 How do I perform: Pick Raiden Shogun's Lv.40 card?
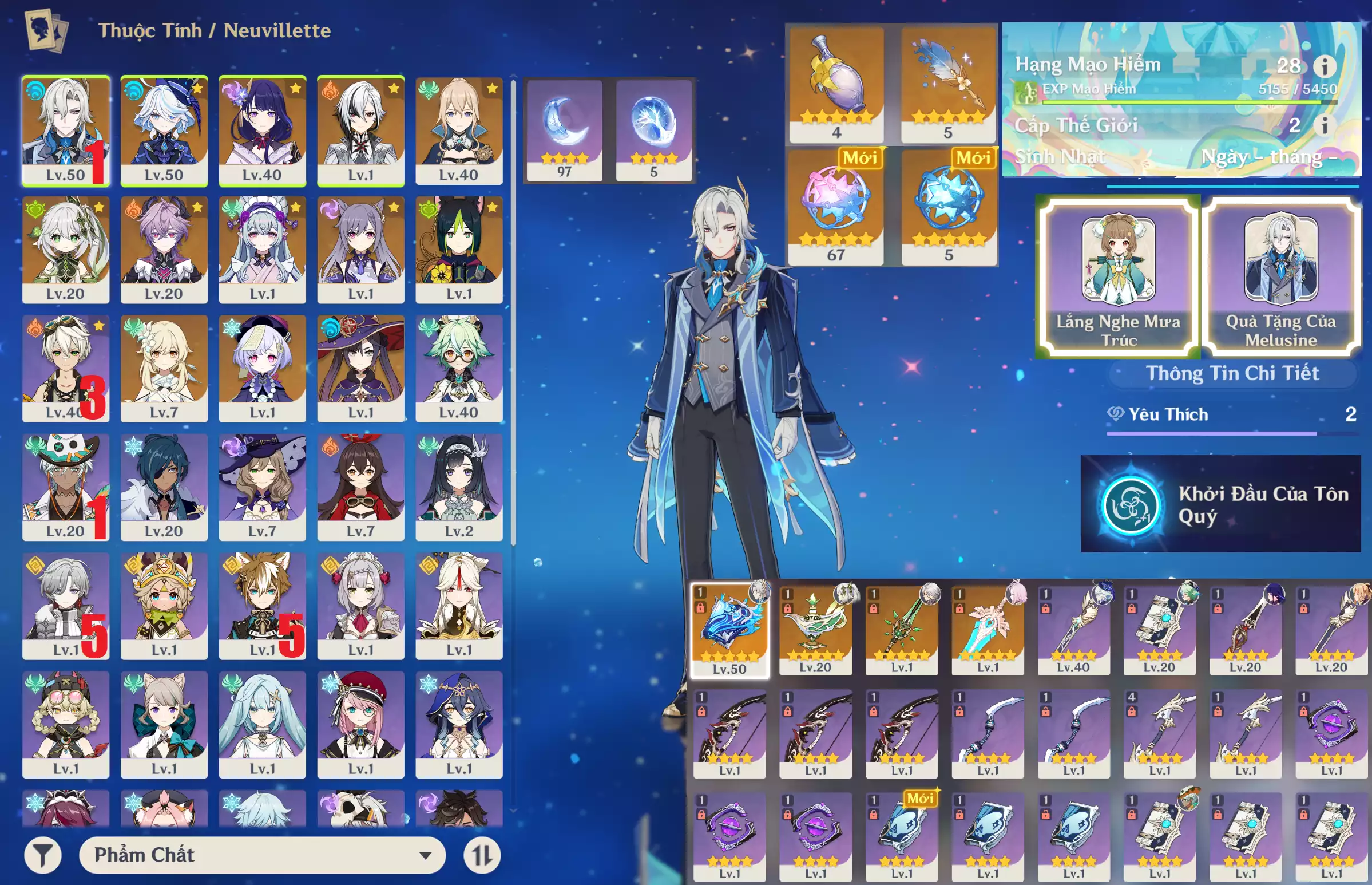point(262,131)
